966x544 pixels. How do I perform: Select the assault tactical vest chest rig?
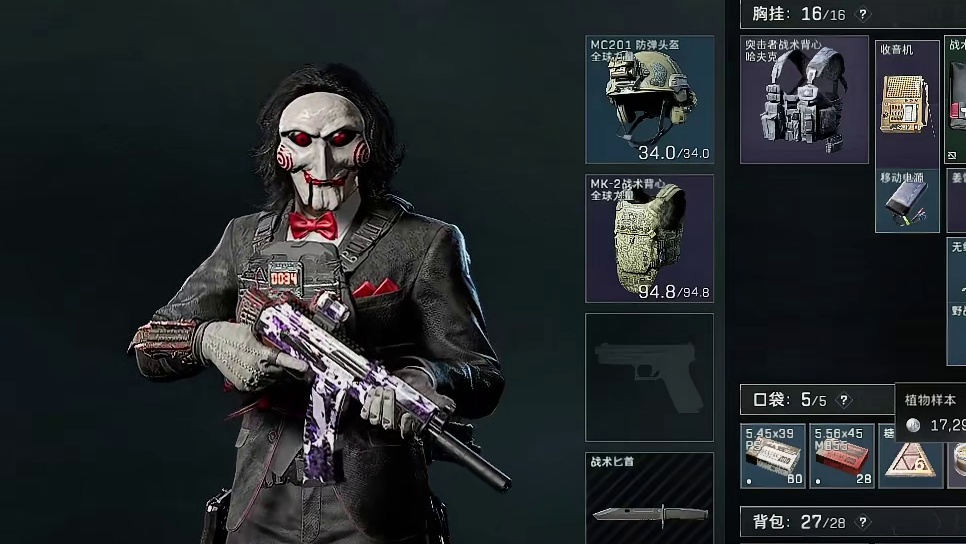pyautogui.click(x=804, y=100)
